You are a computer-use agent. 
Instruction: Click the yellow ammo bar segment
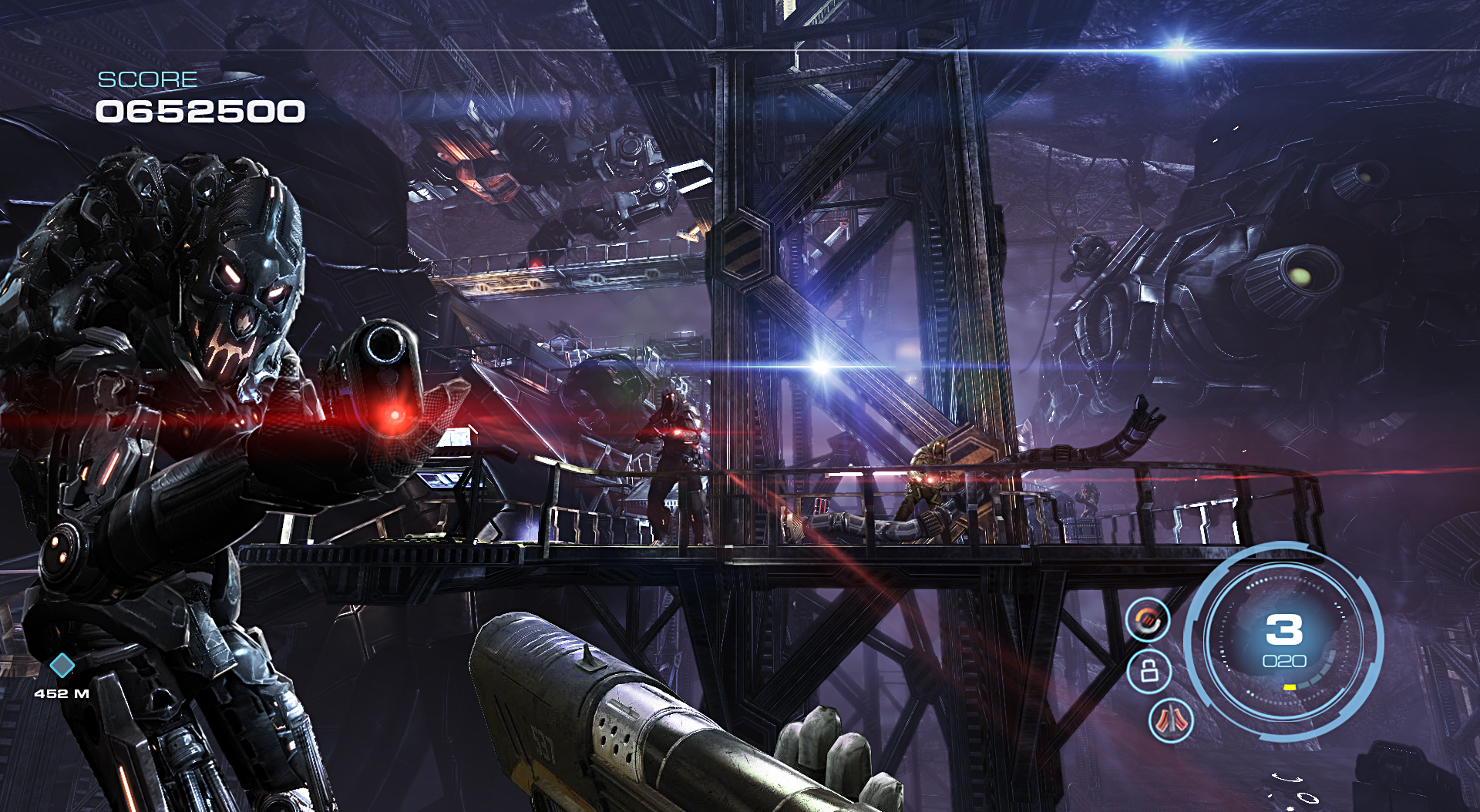1290,687
